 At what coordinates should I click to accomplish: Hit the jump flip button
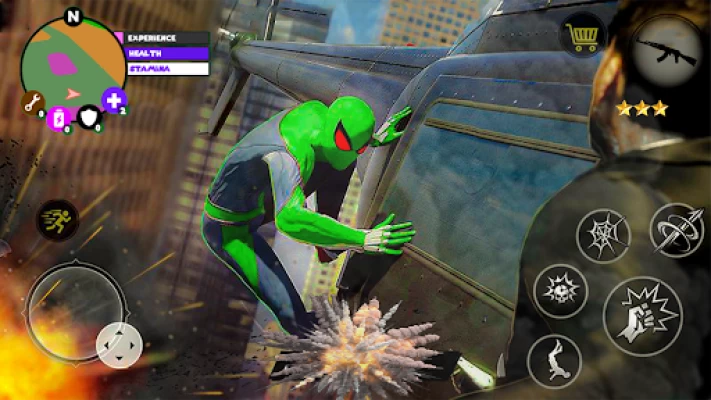(x=554, y=360)
